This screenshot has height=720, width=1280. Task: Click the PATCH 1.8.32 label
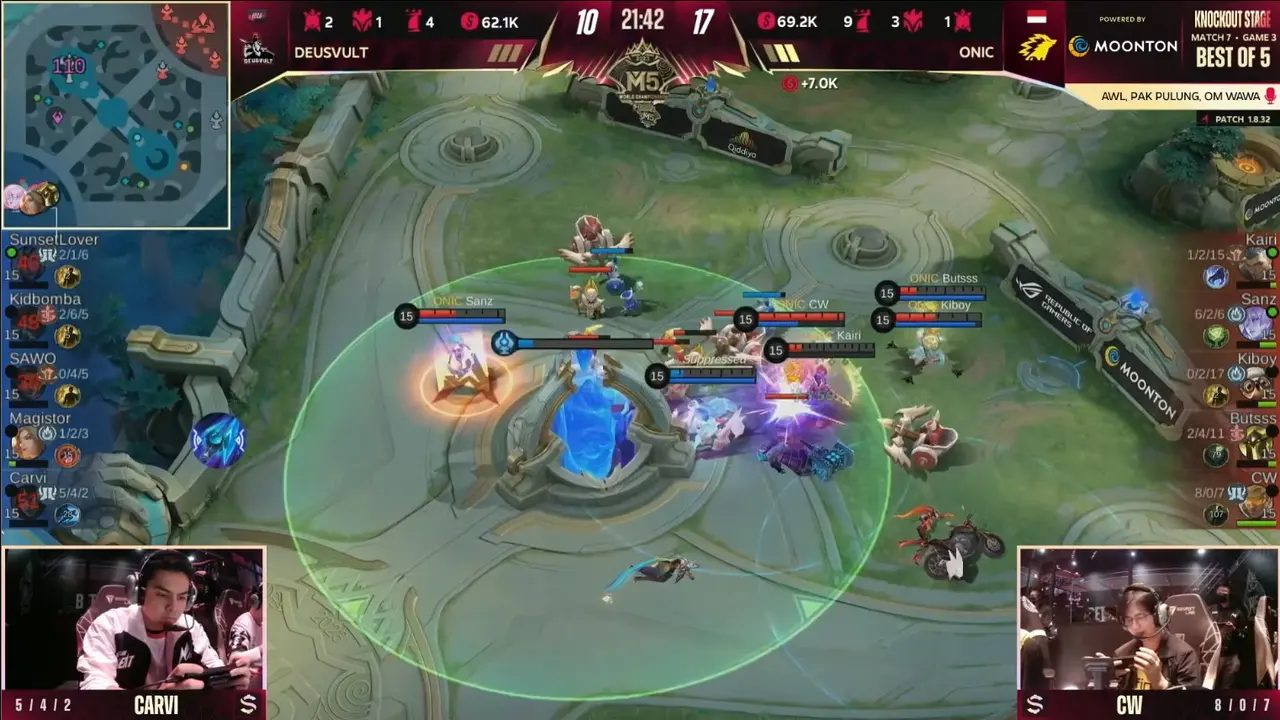click(x=1241, y=118)
